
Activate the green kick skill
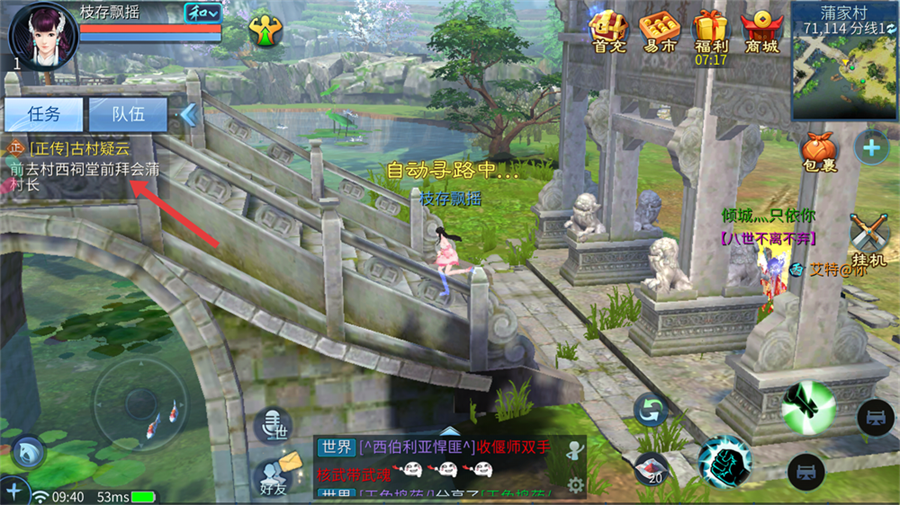point(808,406)
